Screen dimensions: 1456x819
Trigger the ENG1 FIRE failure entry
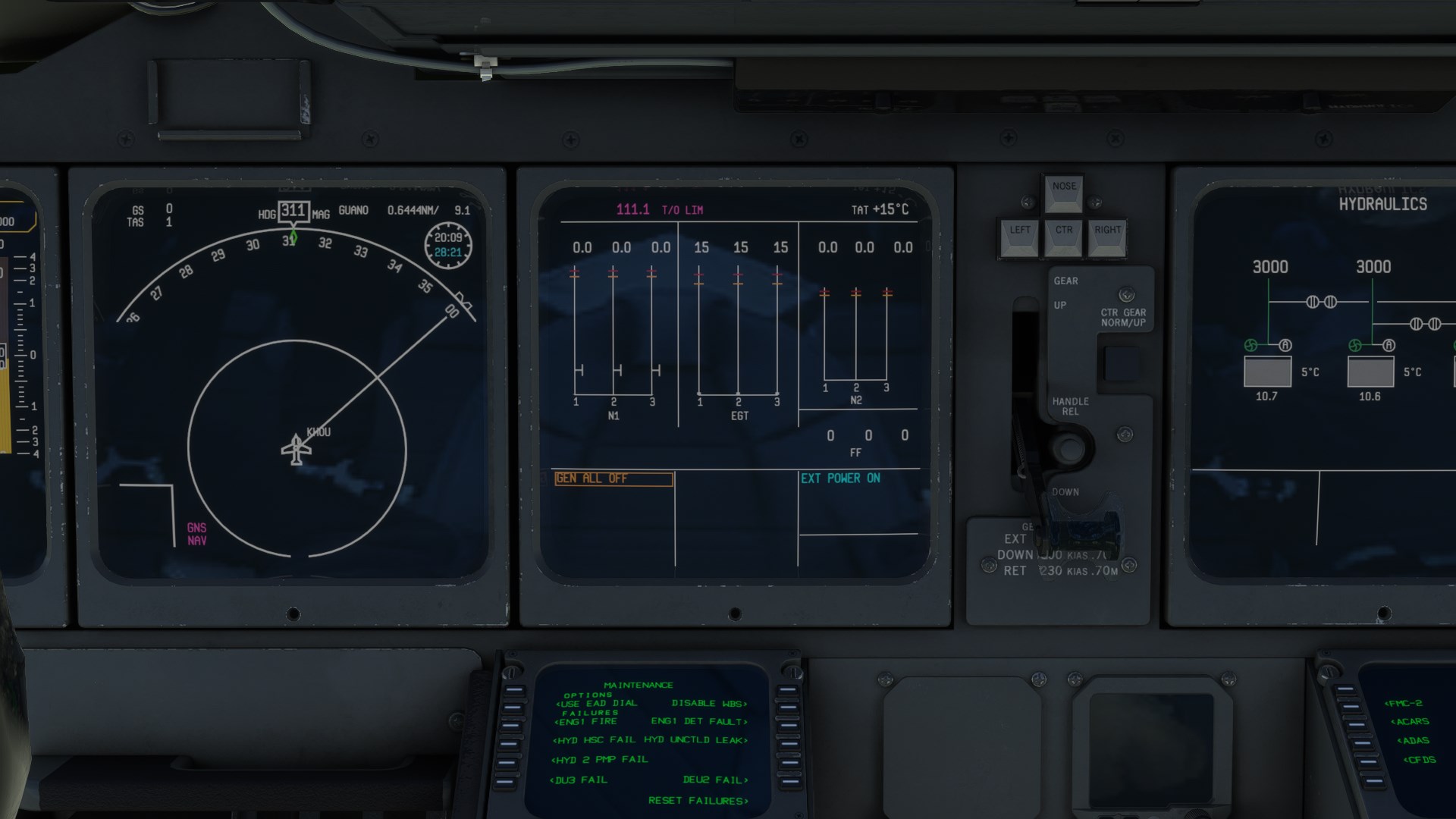pos(585,722)
